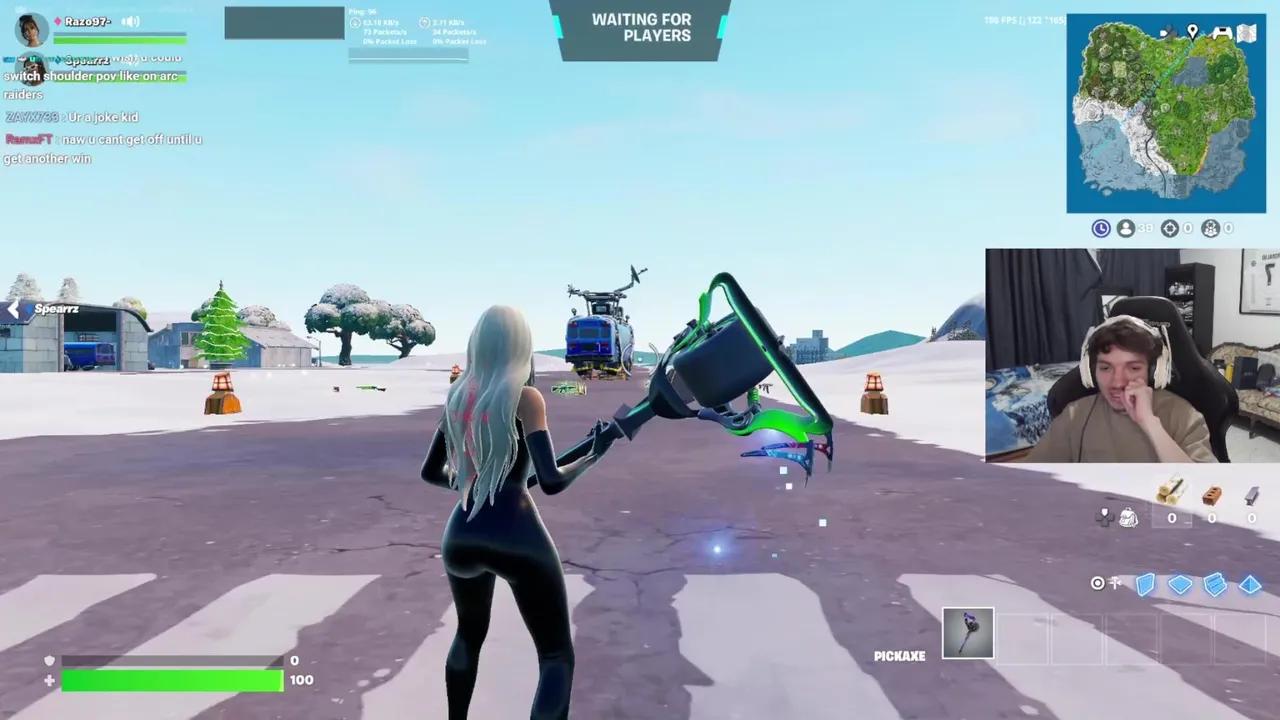Click the match timer clock icon
Image resolution: width=1280 pixels, height=720 pixels.
tap(1100, 228)
